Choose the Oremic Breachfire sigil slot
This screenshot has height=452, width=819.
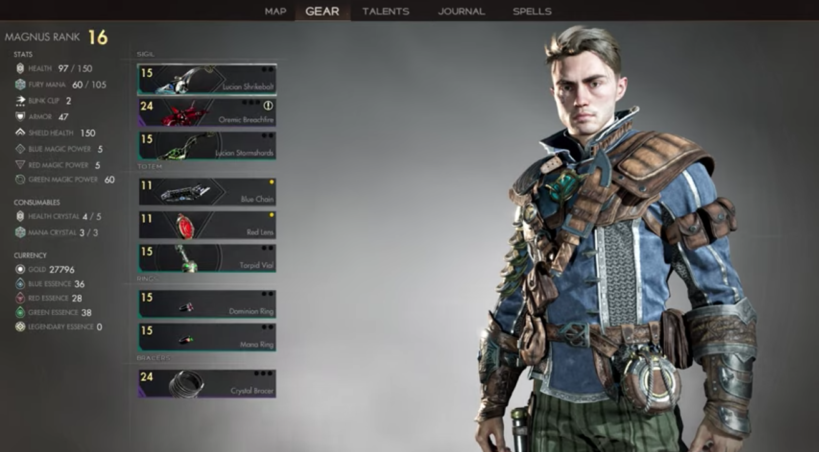click(207, 112)
